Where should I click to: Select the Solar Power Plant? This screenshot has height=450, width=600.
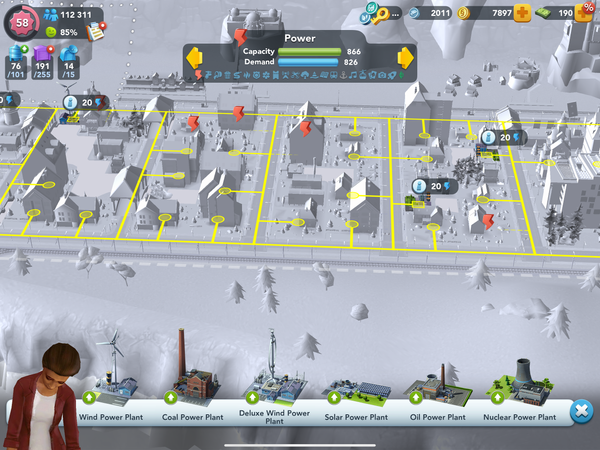click(355, 390)
